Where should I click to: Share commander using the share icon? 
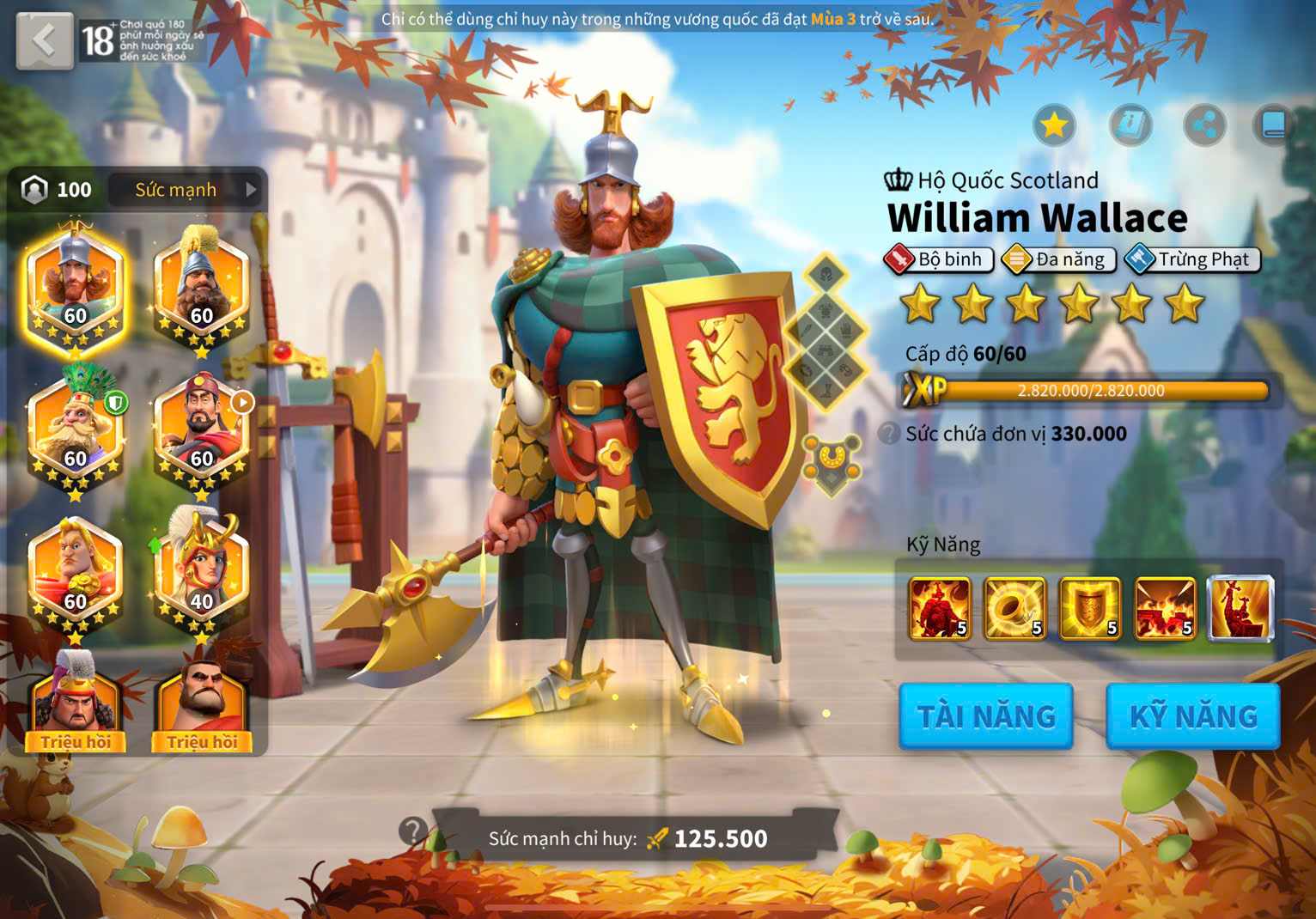pyautogui.click(x=1204, y=126)
